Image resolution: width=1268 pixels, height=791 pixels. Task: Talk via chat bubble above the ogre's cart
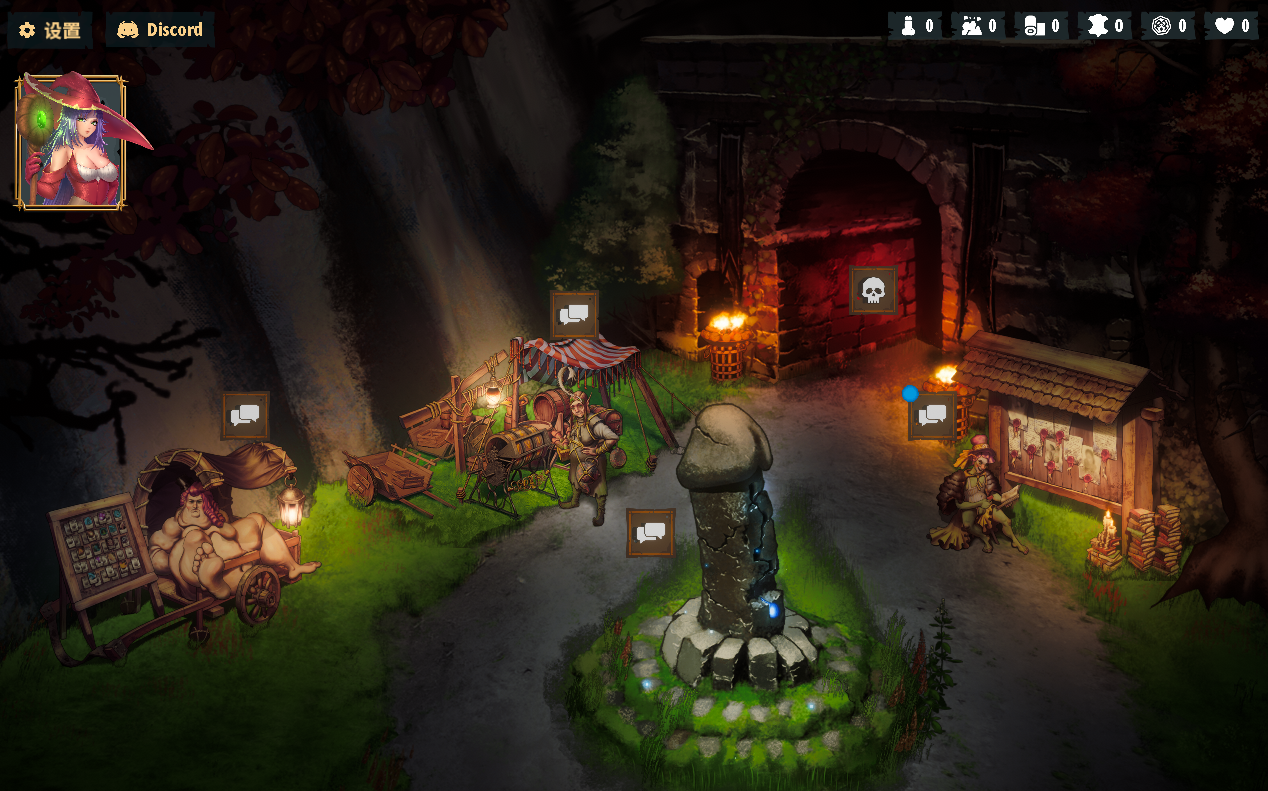tap(245, 415)
